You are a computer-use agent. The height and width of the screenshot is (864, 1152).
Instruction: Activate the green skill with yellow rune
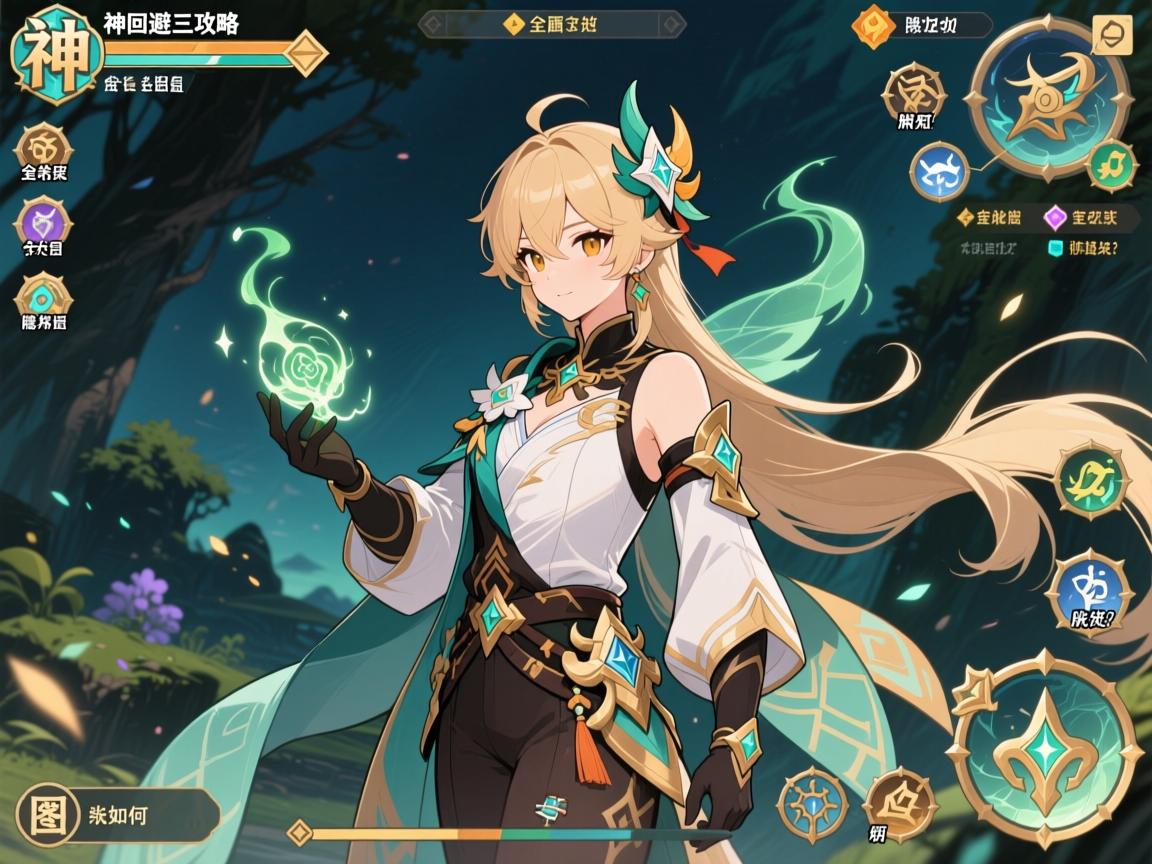pos(1091,480)
